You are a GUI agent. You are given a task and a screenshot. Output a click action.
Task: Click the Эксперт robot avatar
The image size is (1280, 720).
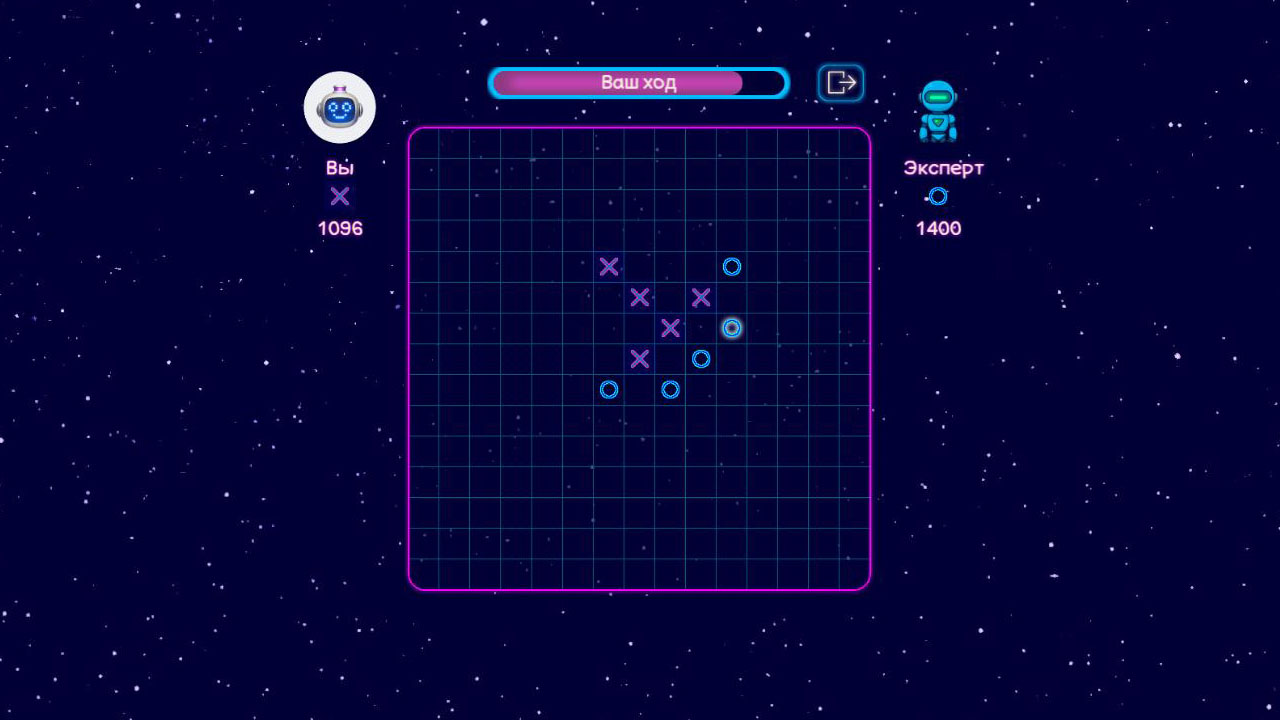click(x=938, y=112)
